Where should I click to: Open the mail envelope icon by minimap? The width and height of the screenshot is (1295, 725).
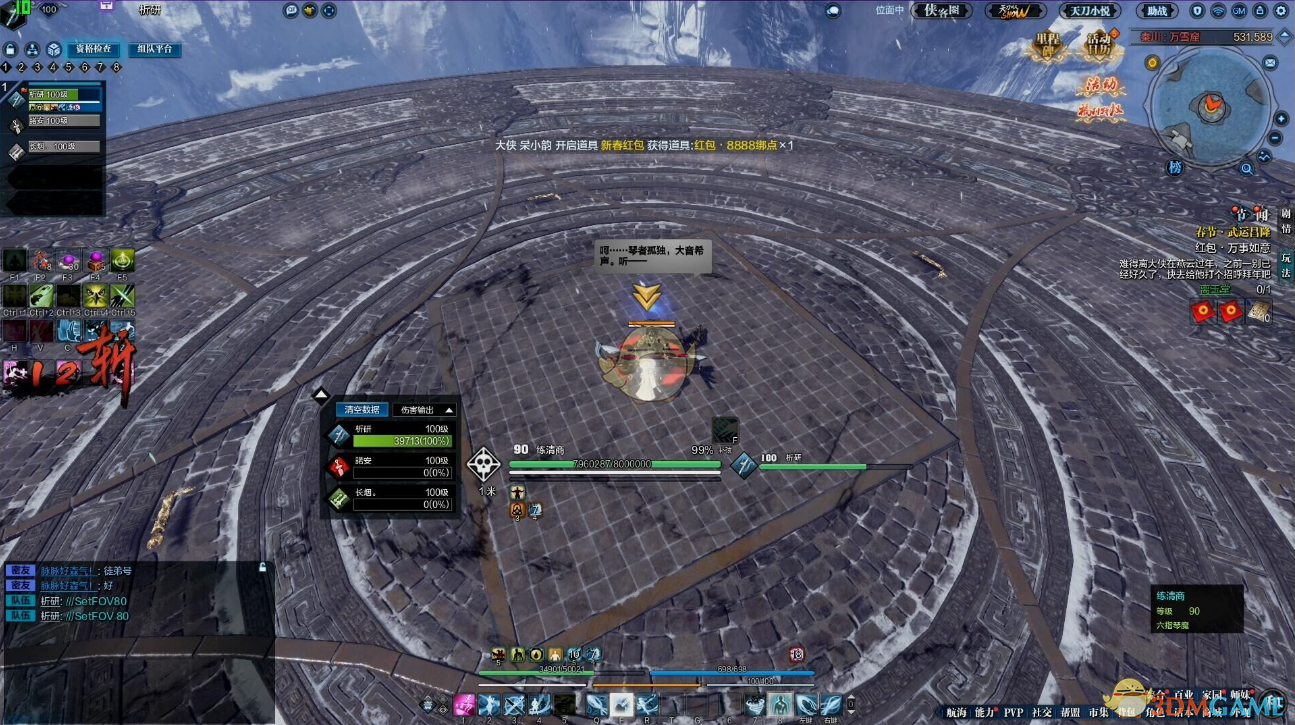point(1269,62)
